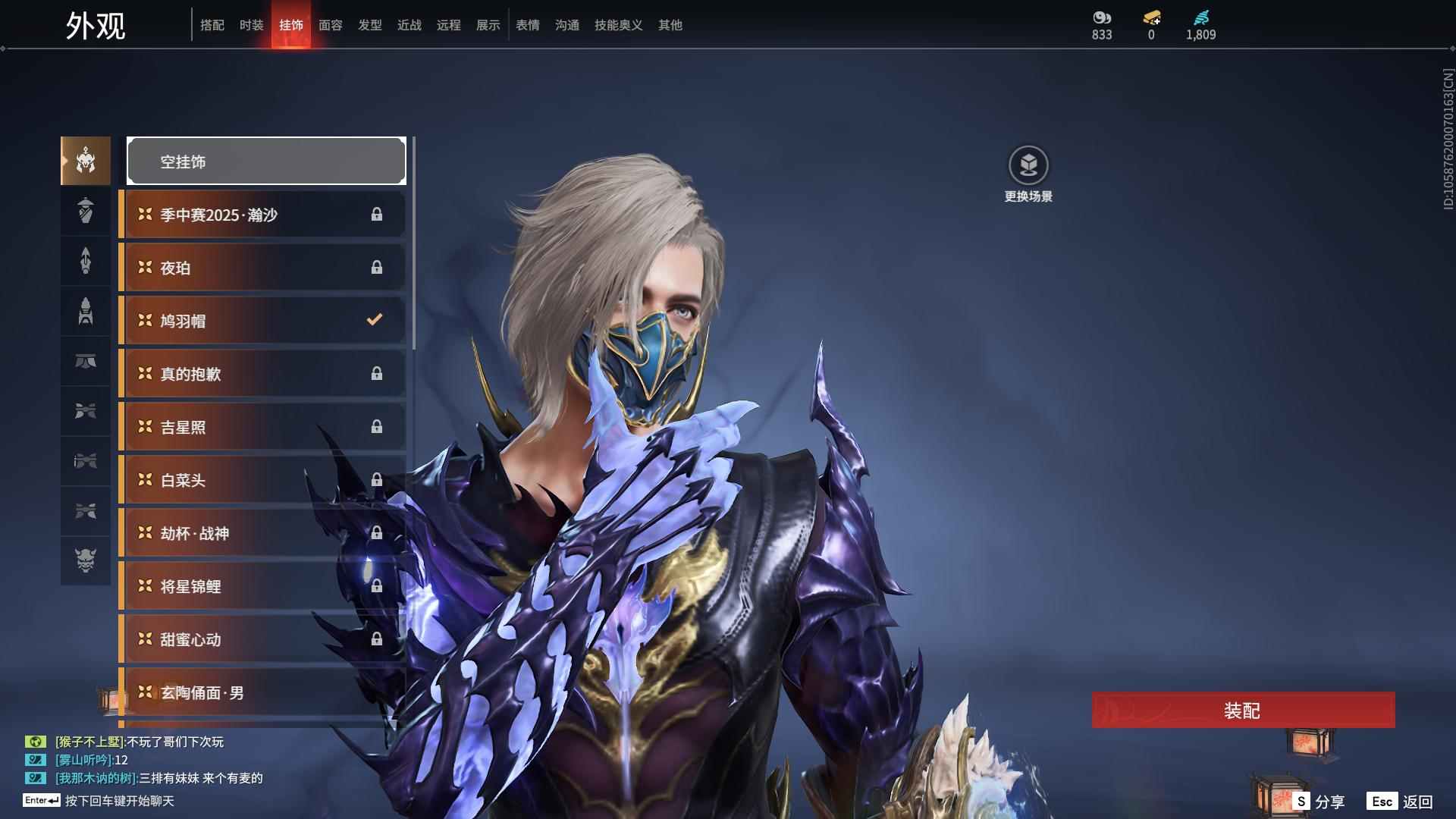
Task: Select the 面容 tab
Action: 331,25
